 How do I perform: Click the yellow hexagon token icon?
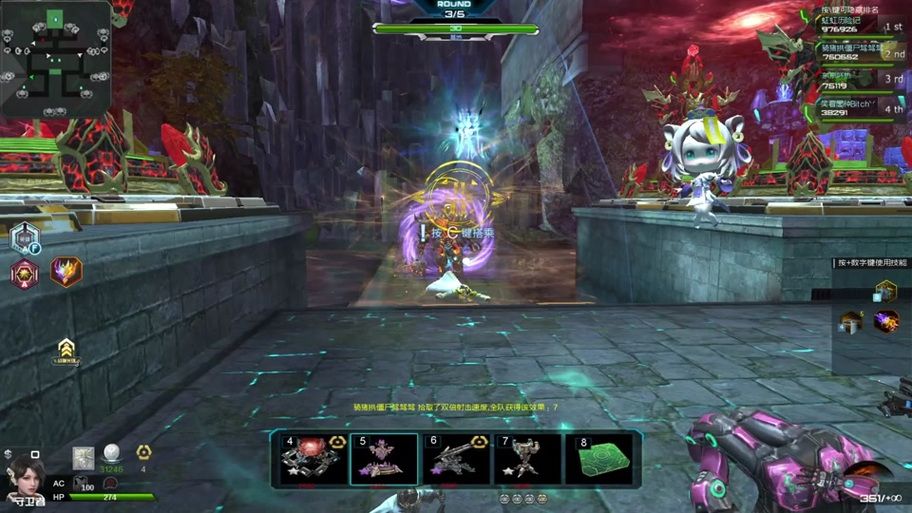click(x=143, y=452)
